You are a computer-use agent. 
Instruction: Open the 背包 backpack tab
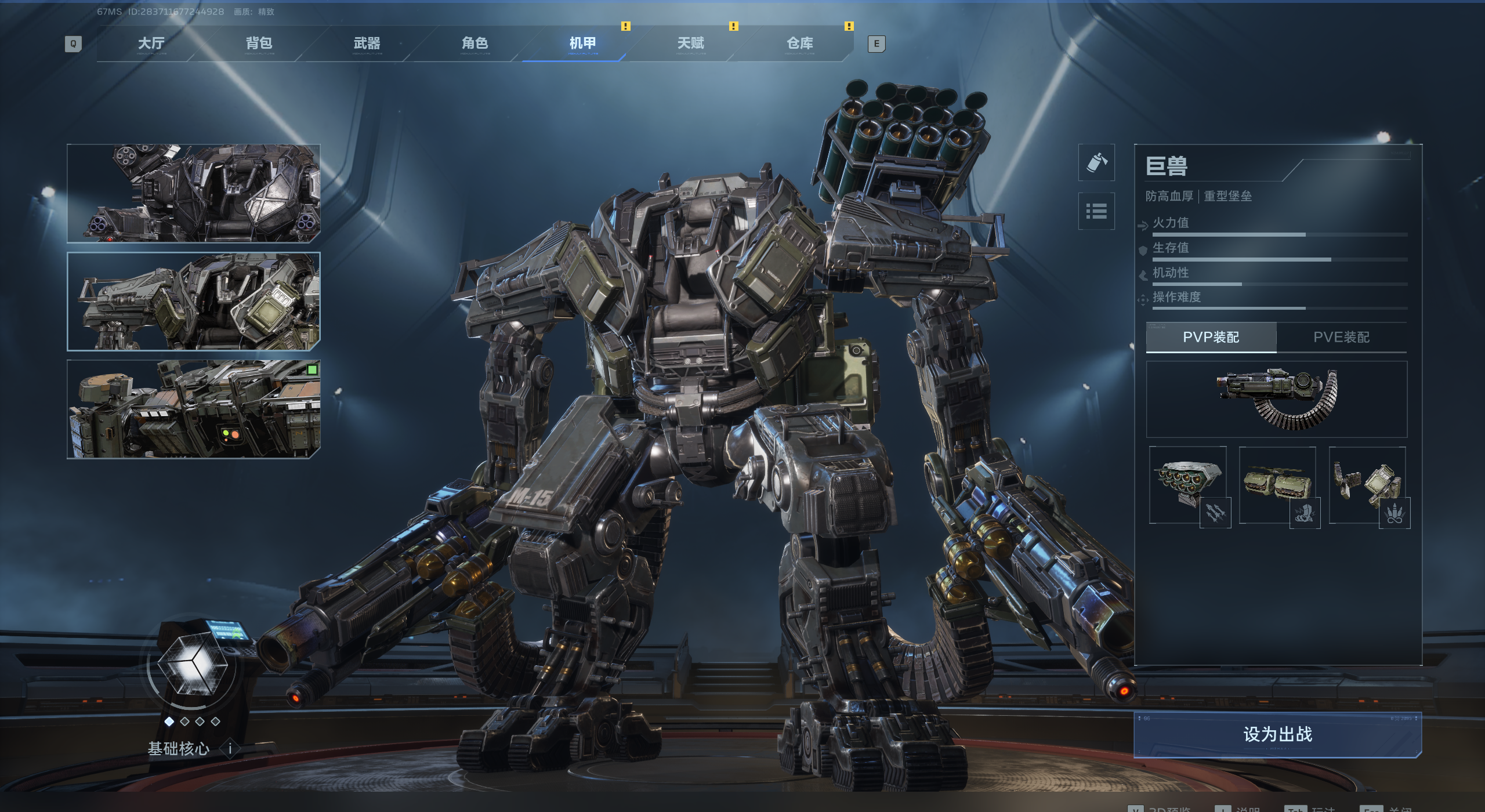tap(259, 43)
